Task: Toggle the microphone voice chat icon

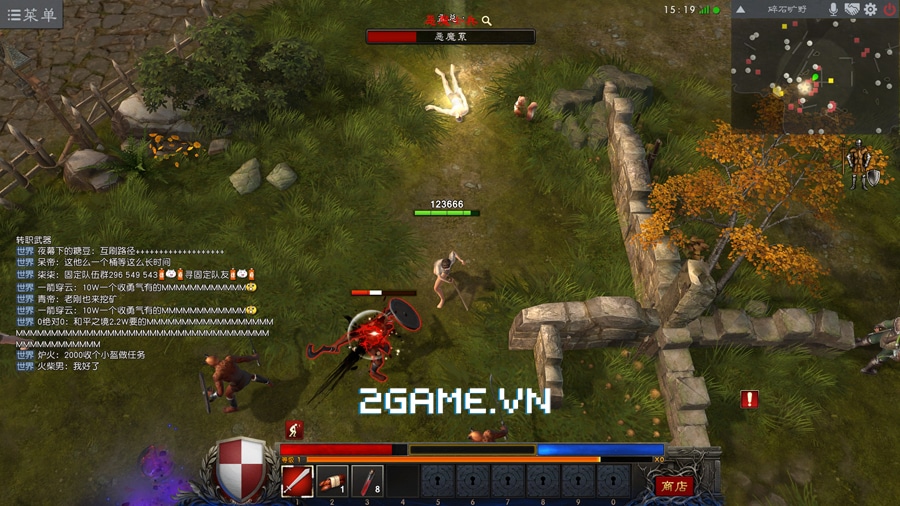Action: (832, 9)
